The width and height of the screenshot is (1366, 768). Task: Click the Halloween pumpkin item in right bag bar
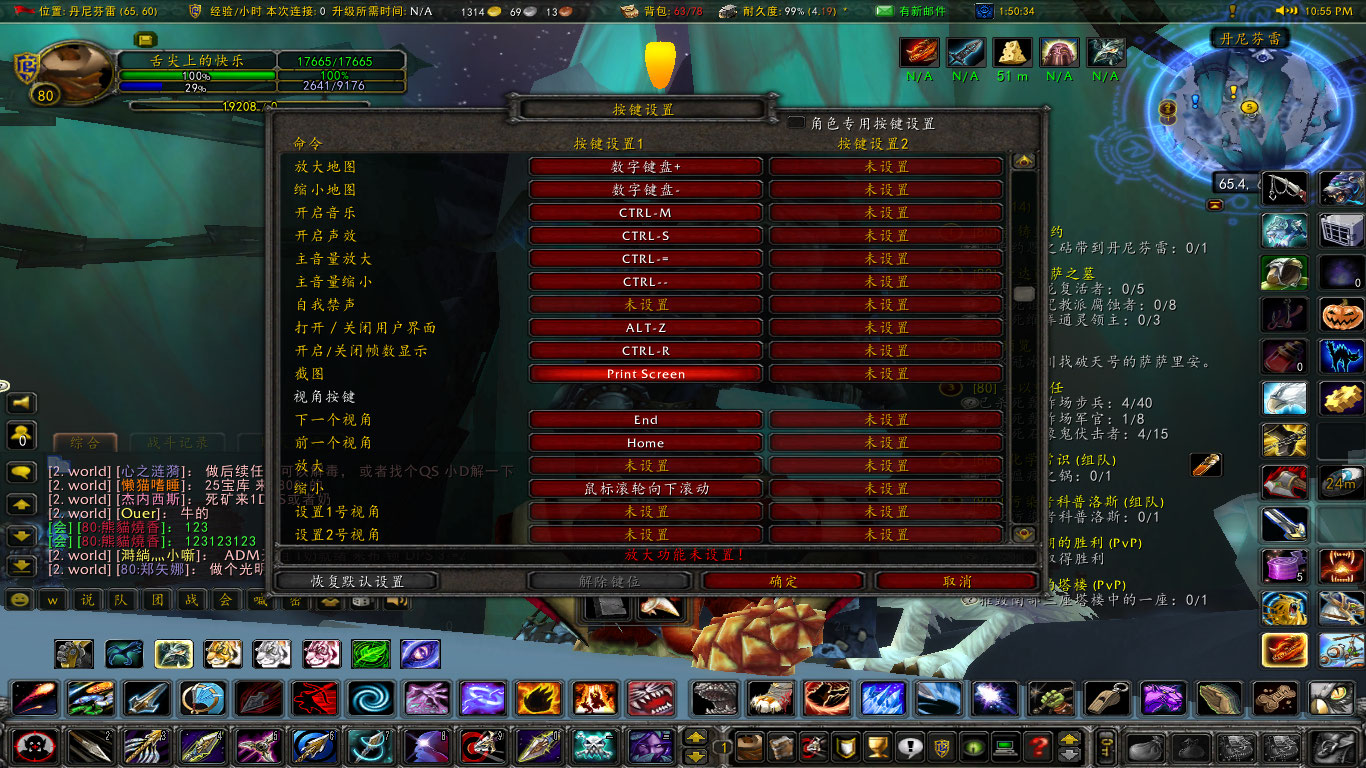pyautogui.click(x=1340, y=313)
